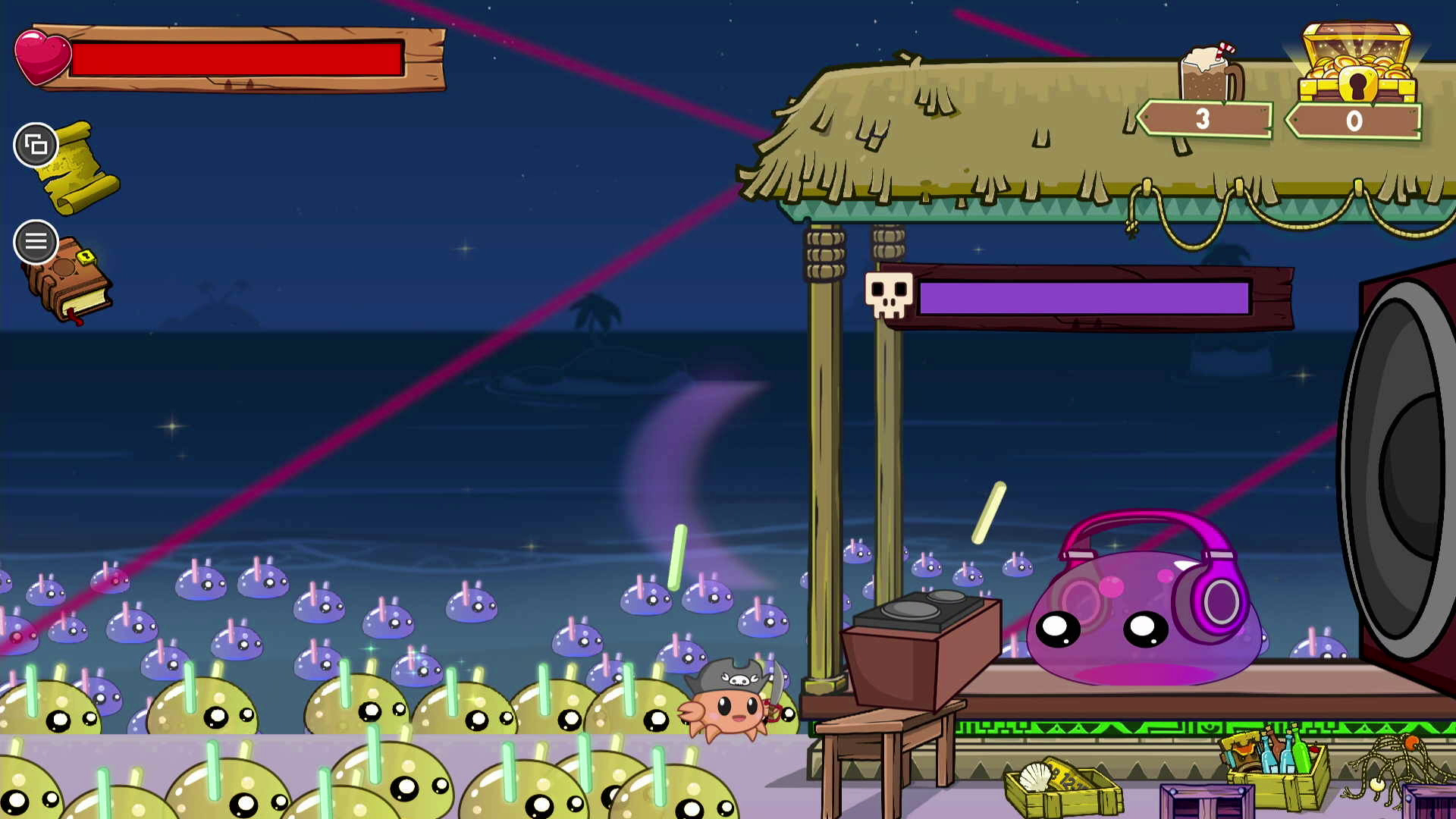The image size is (1456, 819).
Task: Select the pirate crab character
Action: [730, 711]
